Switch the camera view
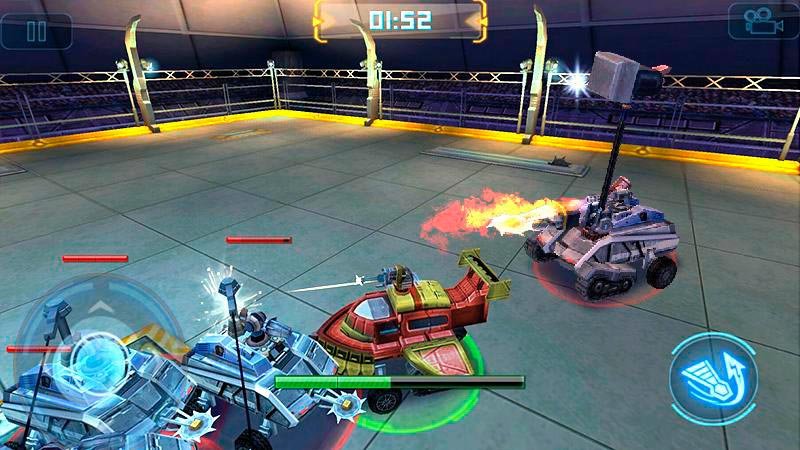 (762, 22)
